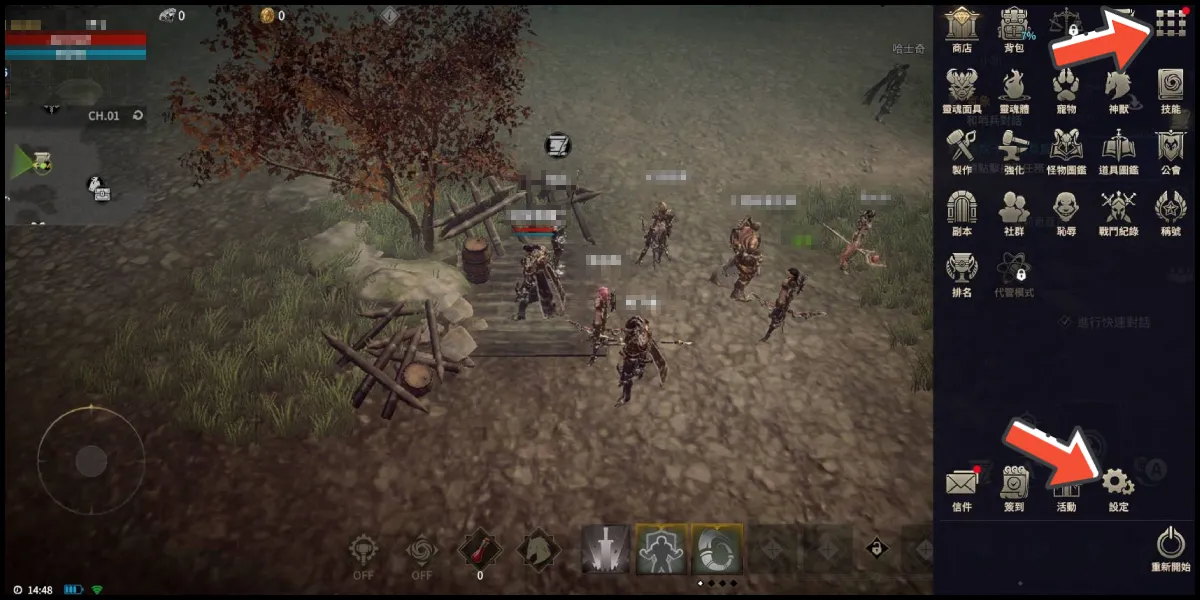Image resolution: width=1200 pixels, height=600 pixels.
Task: Toggle the grid main menu button
Action: point(1170,22)
